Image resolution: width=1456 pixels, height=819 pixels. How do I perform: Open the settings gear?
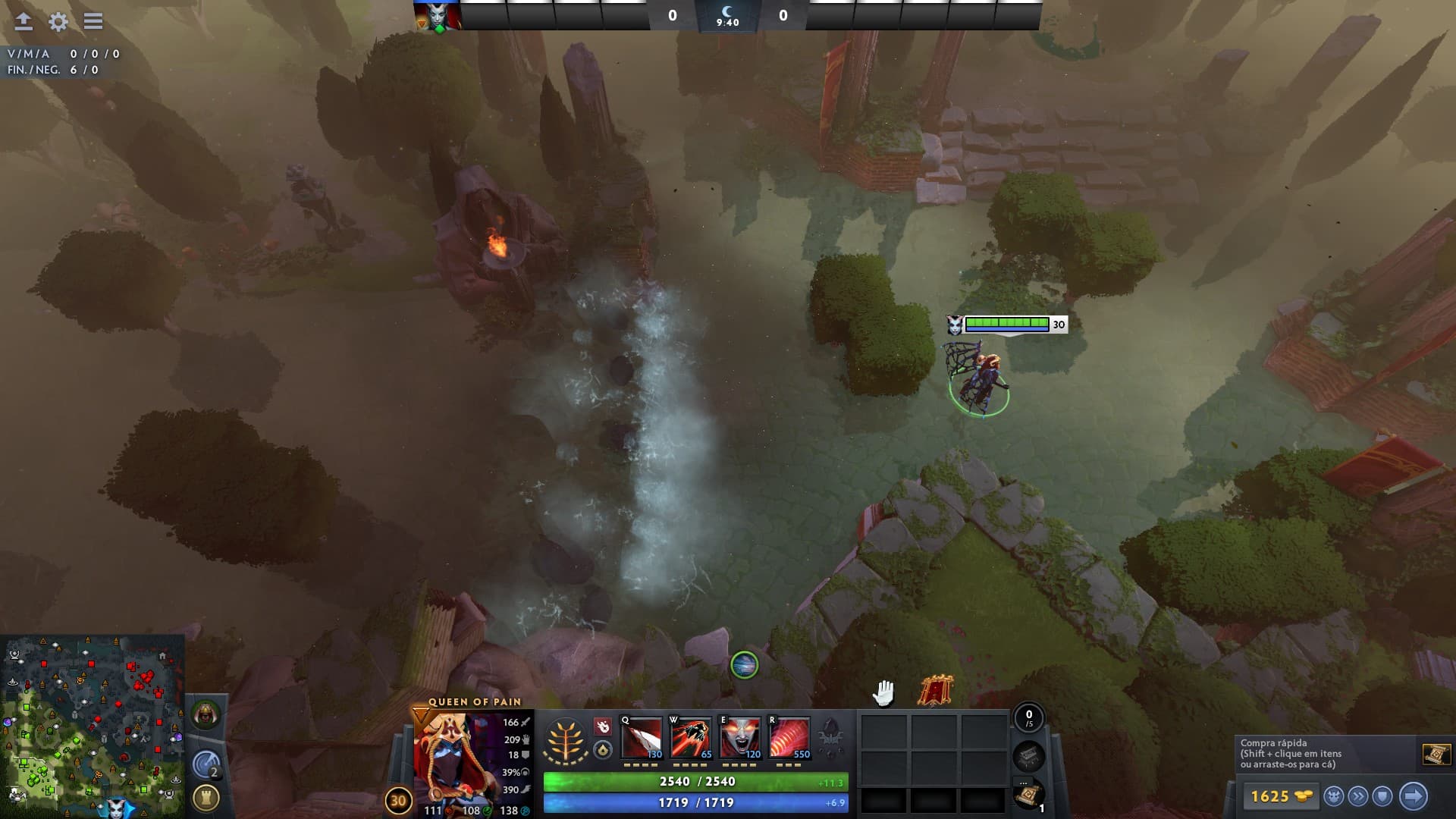[58, 21]
